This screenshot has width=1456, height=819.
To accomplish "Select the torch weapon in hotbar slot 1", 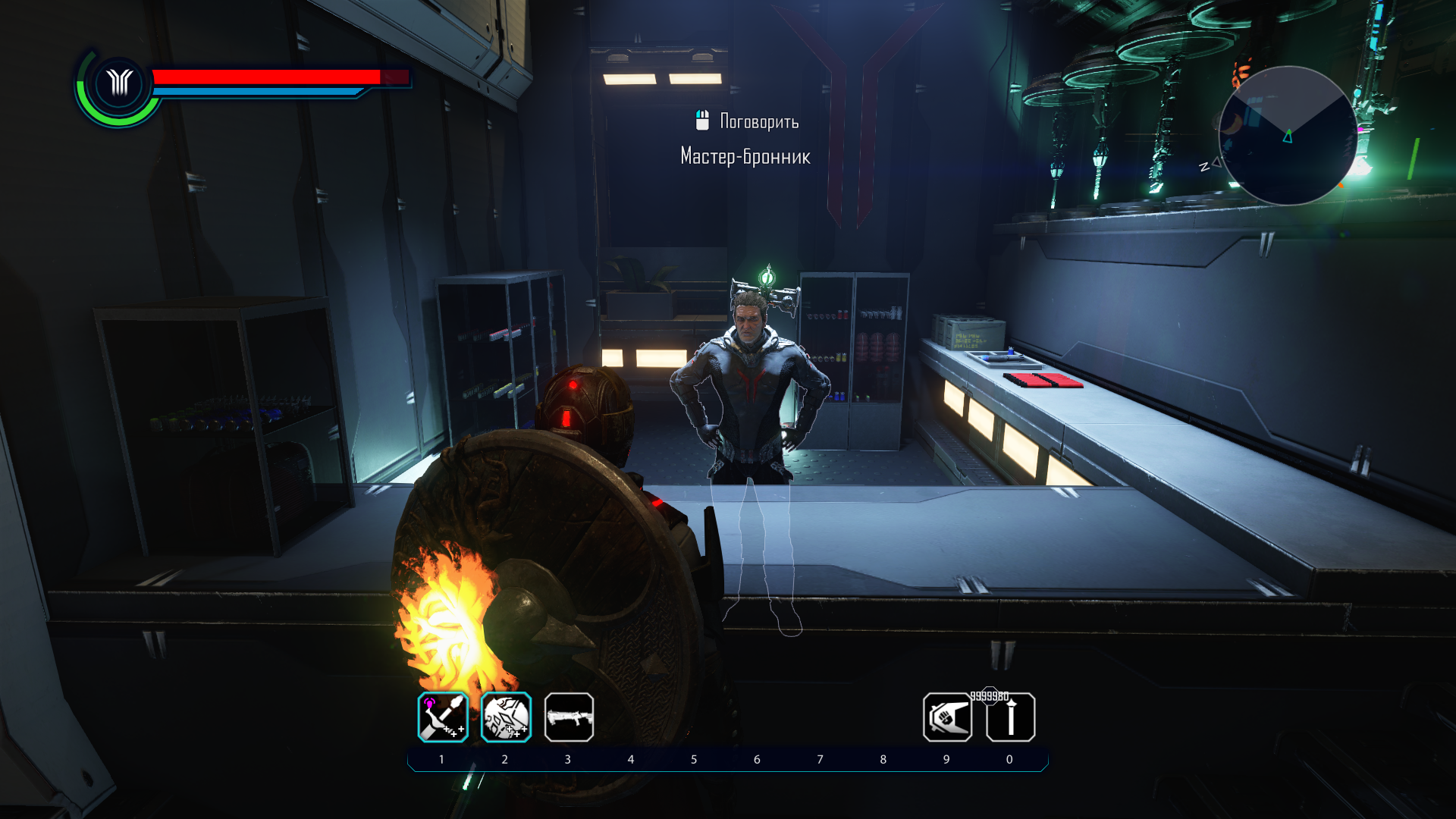I will point(443,717).
